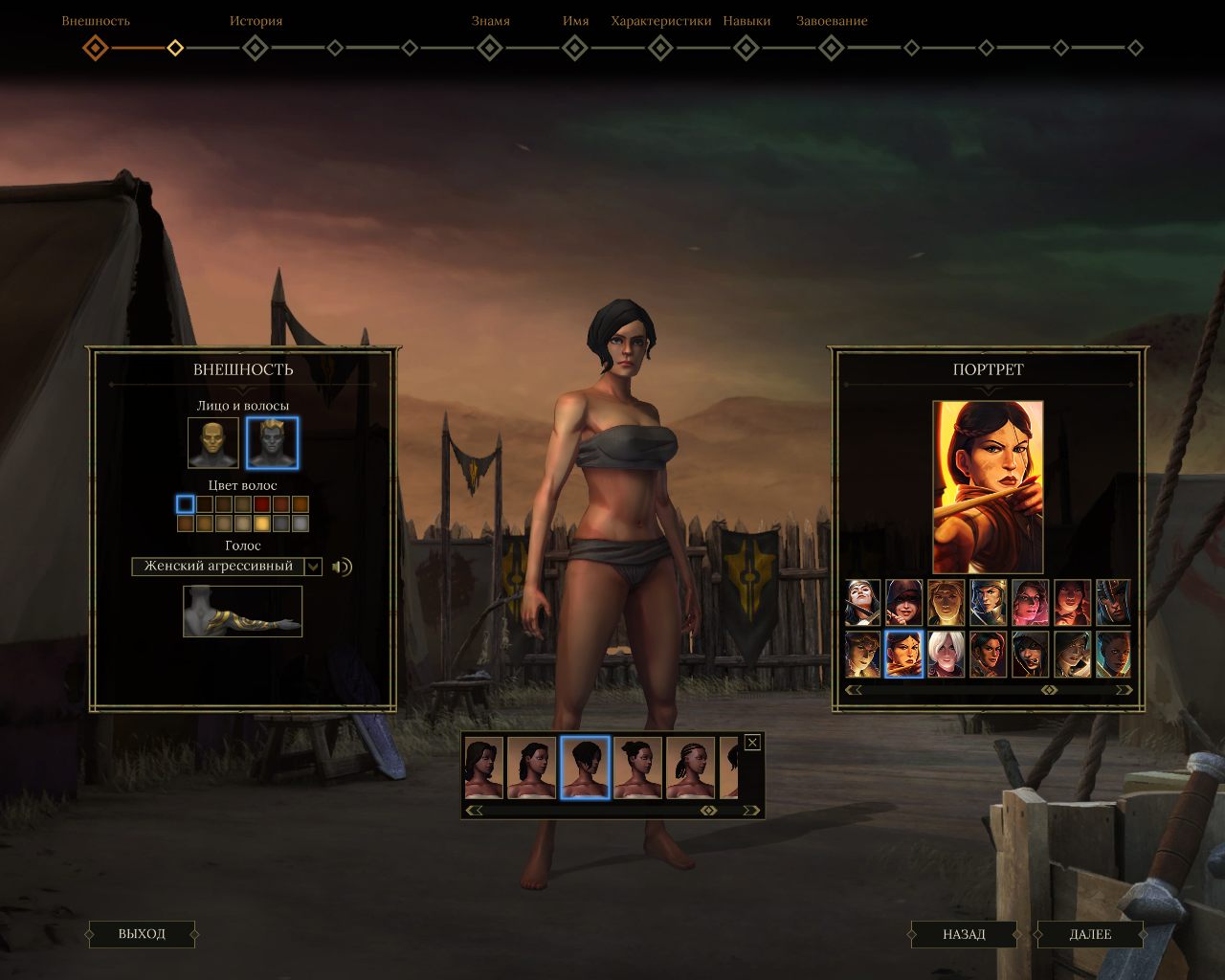1225x980 pixels.
Task: Select the gold bald face option
Action: point(213,443)
